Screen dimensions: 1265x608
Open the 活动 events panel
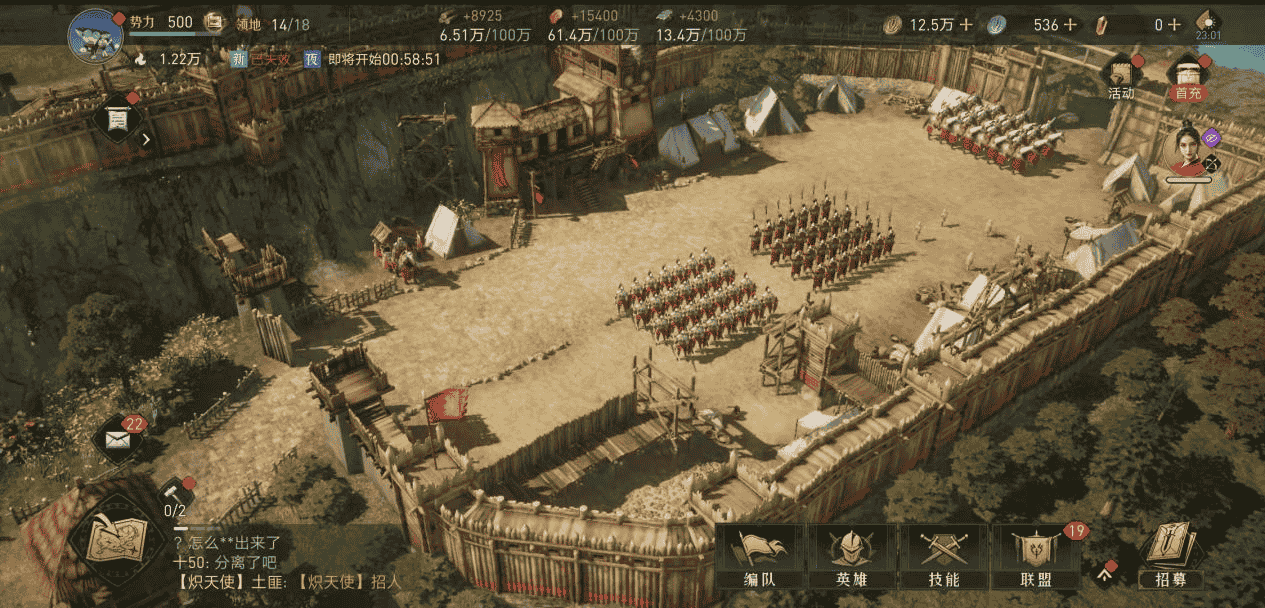tap(1121, 77)
